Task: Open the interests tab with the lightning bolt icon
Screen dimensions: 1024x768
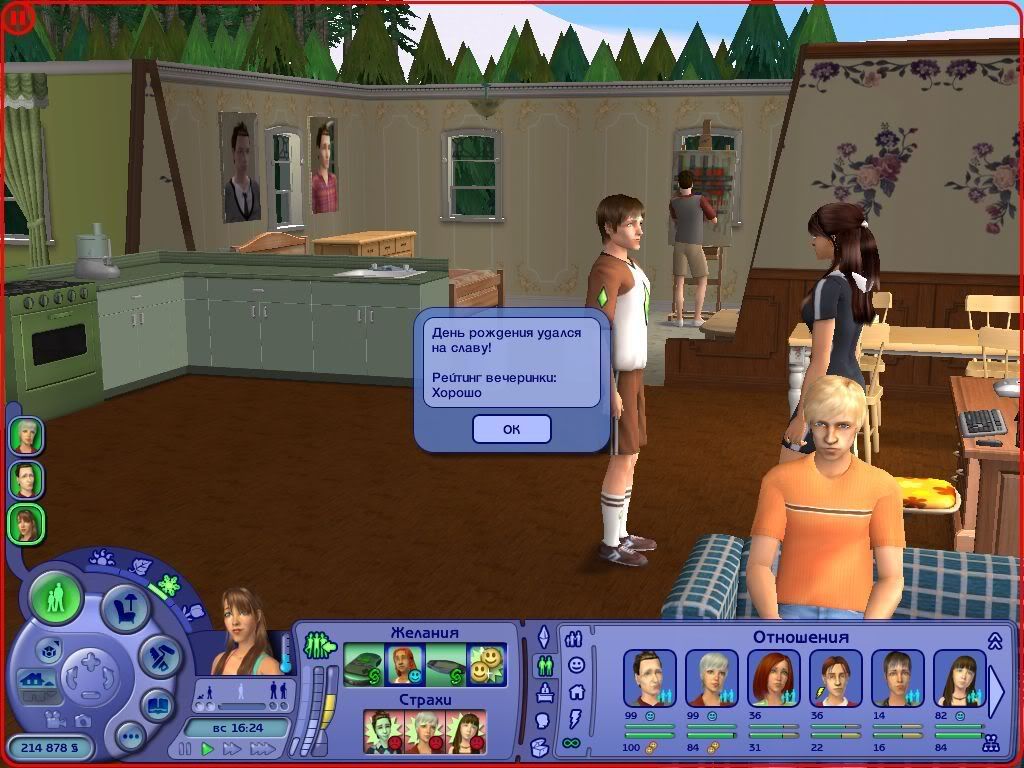Action: [x=574, y=718]
